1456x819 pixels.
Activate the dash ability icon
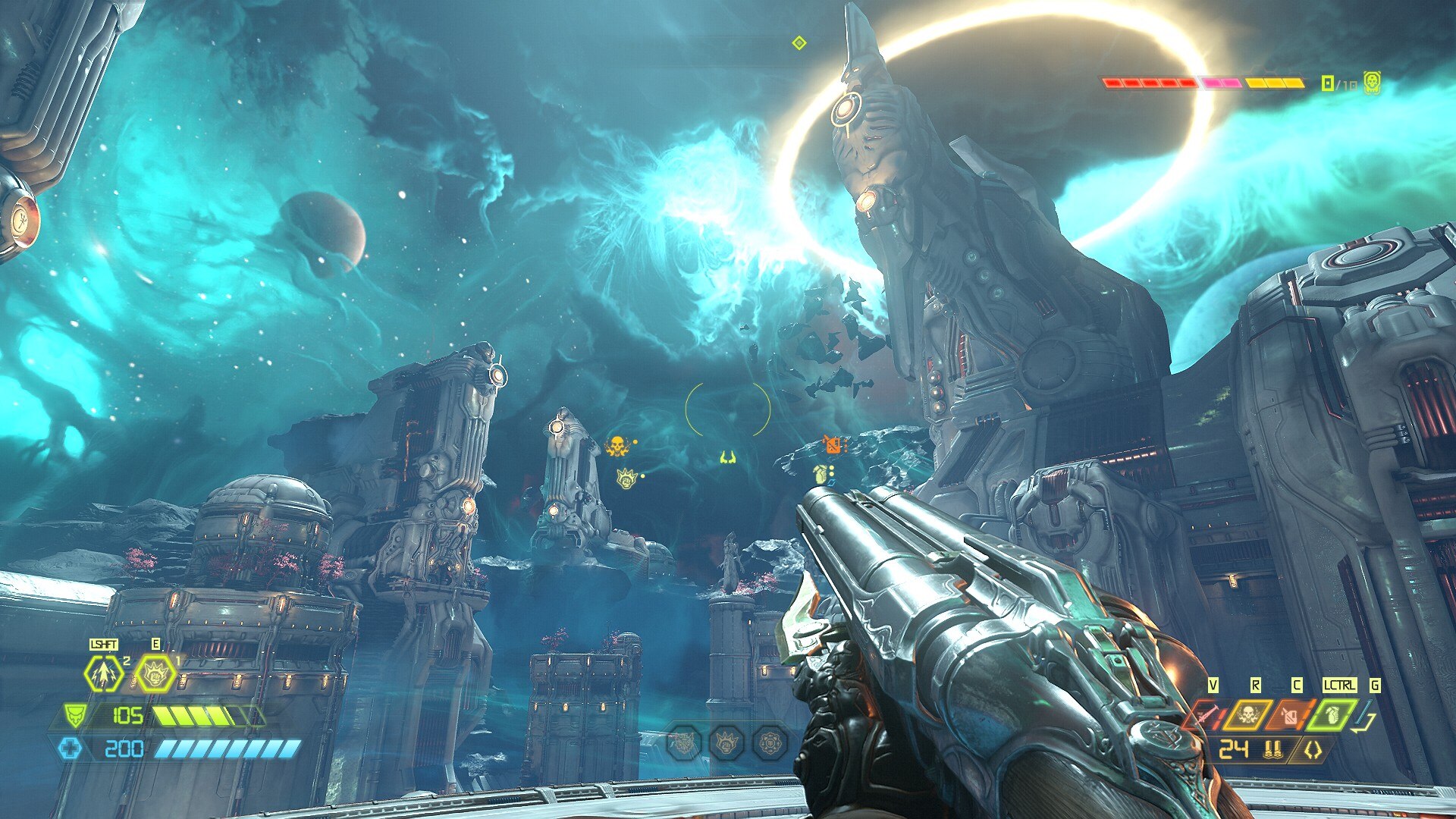pyautogui.click(x=104, y=672)
